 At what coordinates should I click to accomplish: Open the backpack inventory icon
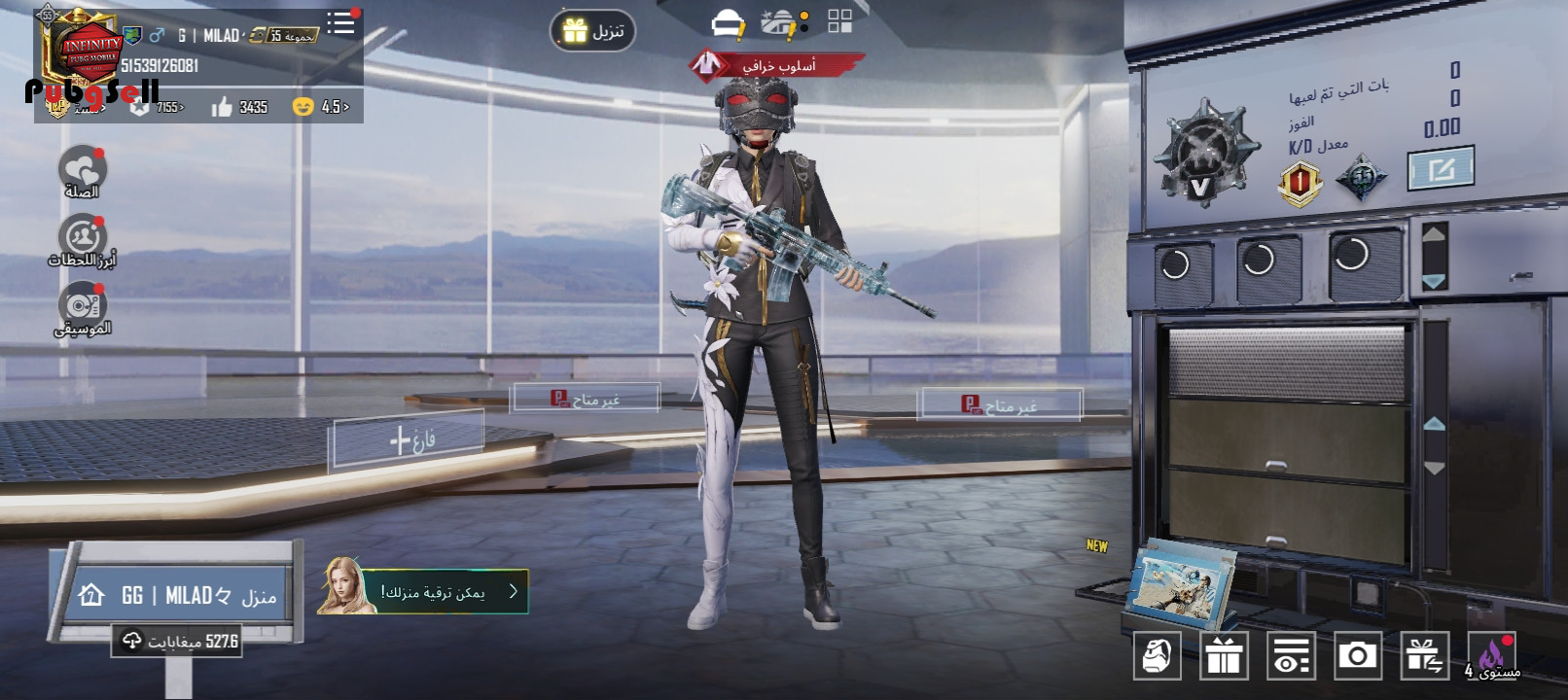(1158, 656)
